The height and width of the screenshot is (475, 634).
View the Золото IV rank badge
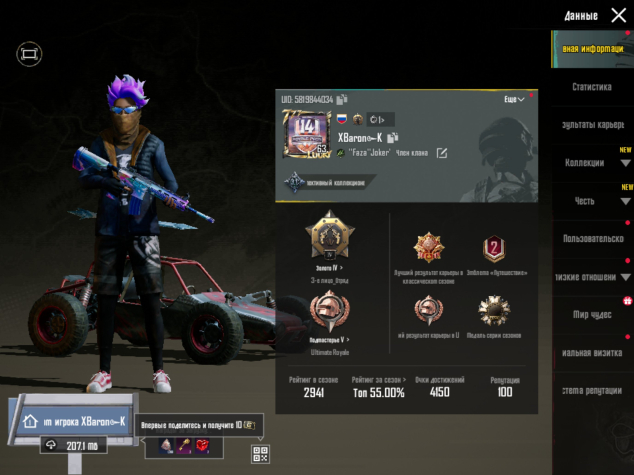tap(327, 238)
